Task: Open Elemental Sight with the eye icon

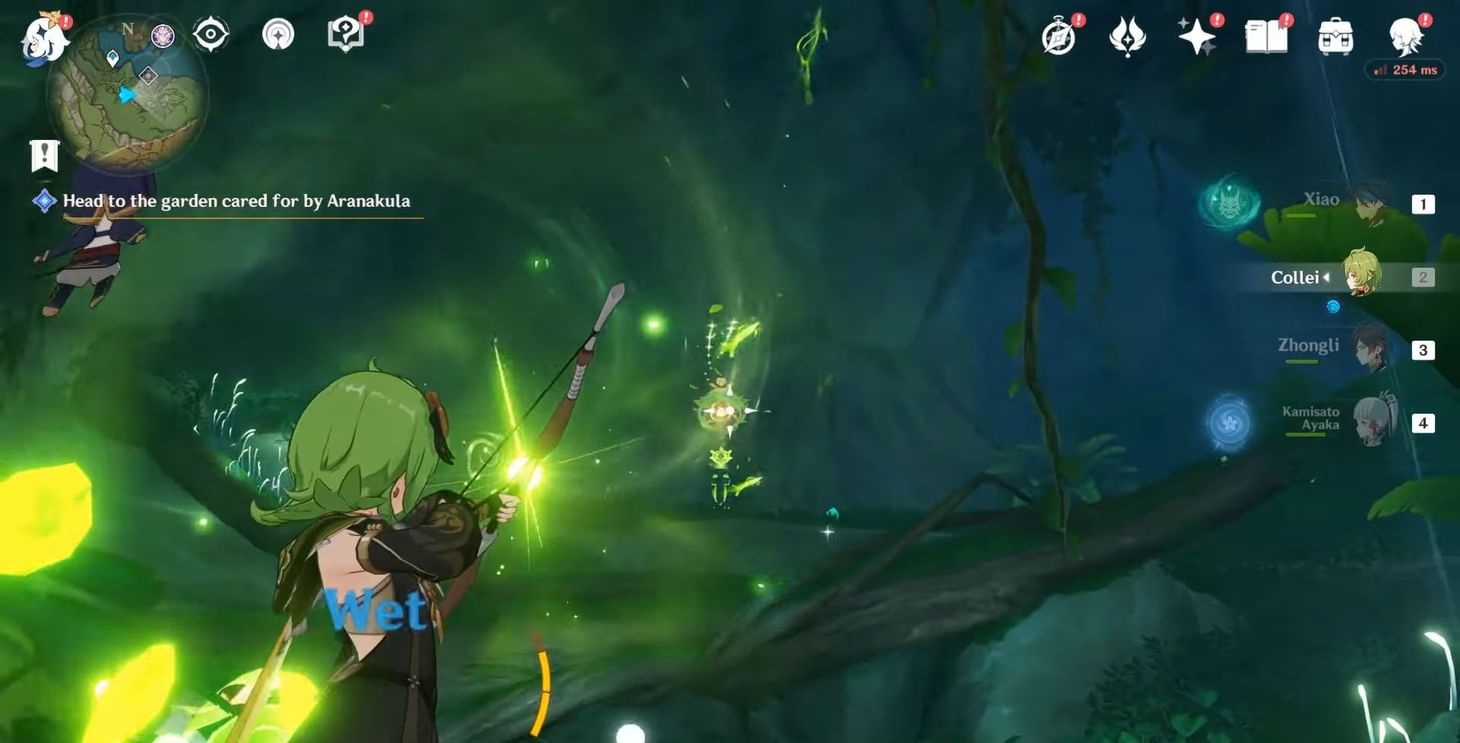Action: point(209,33)
